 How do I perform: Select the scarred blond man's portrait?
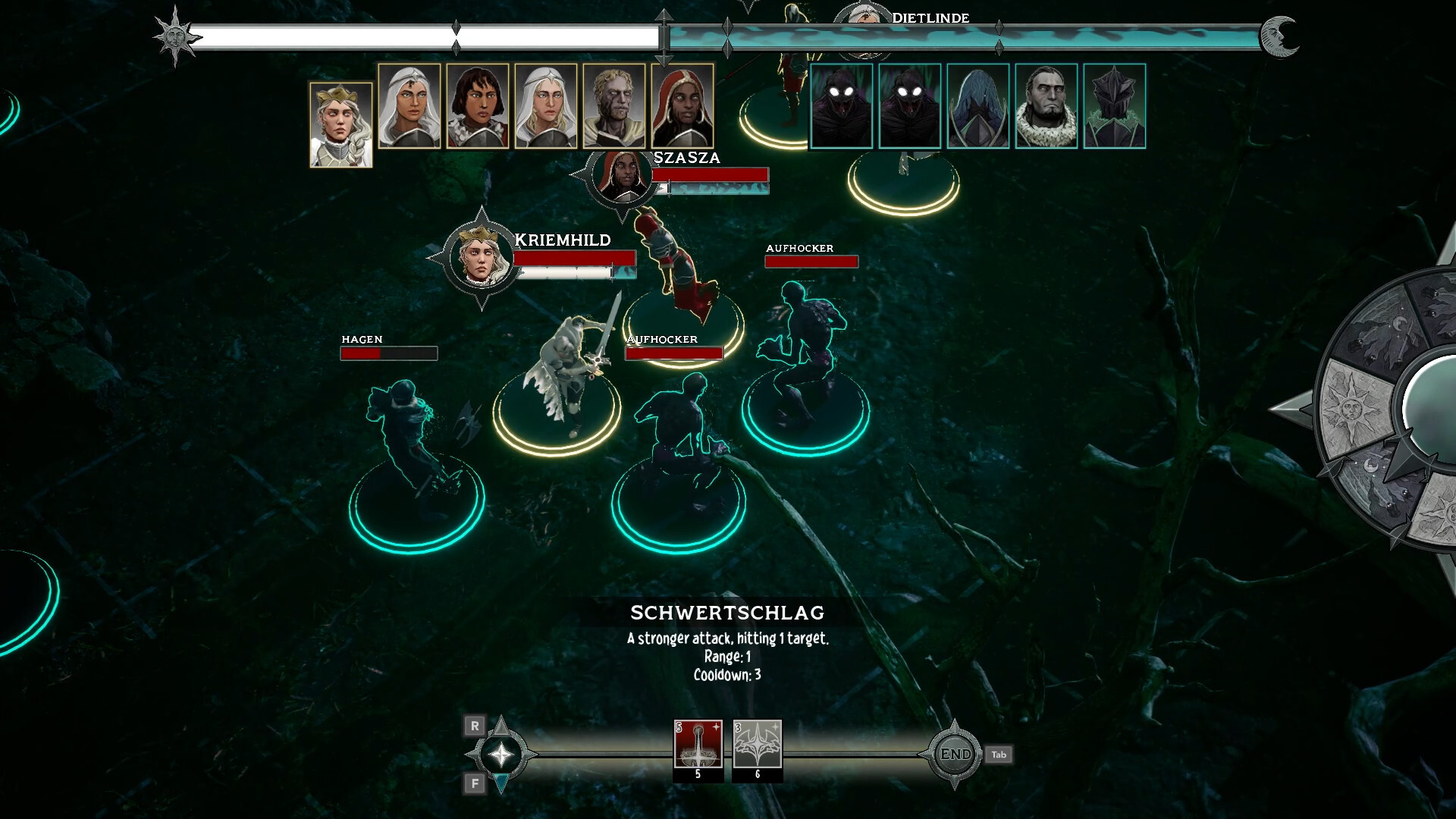pos(613,106)
